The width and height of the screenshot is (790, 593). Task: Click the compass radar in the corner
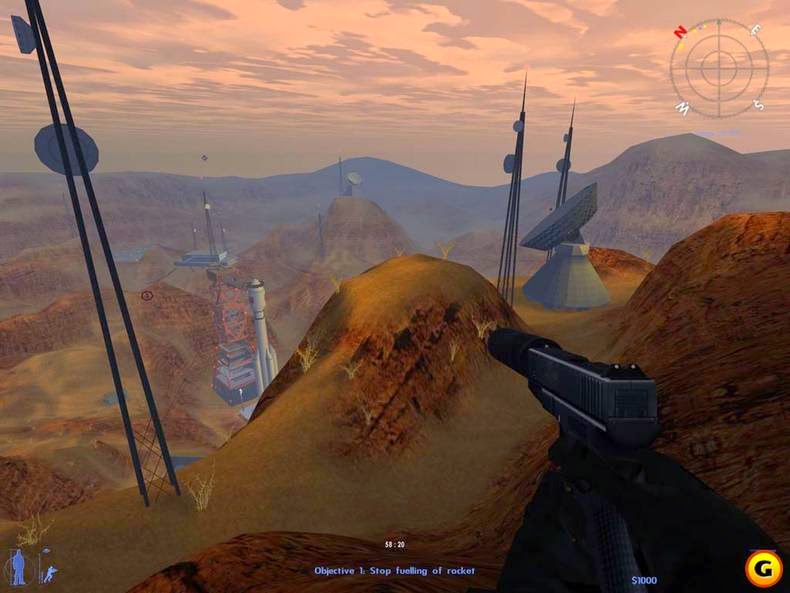click(x=718, y=67)
